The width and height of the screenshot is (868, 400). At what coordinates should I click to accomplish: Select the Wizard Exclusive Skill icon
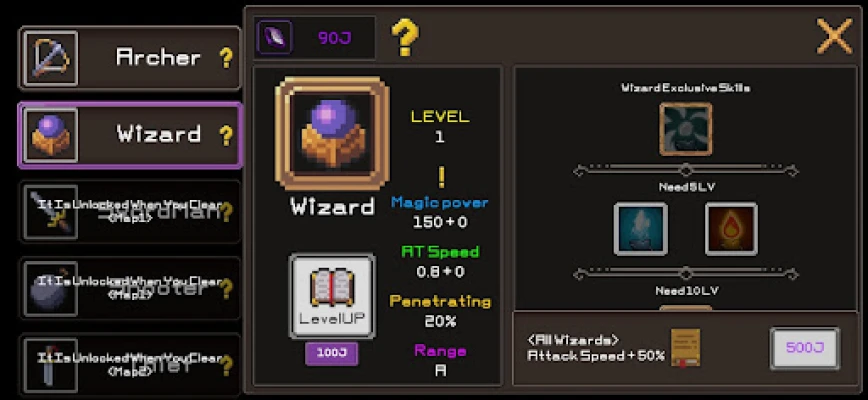686,129
